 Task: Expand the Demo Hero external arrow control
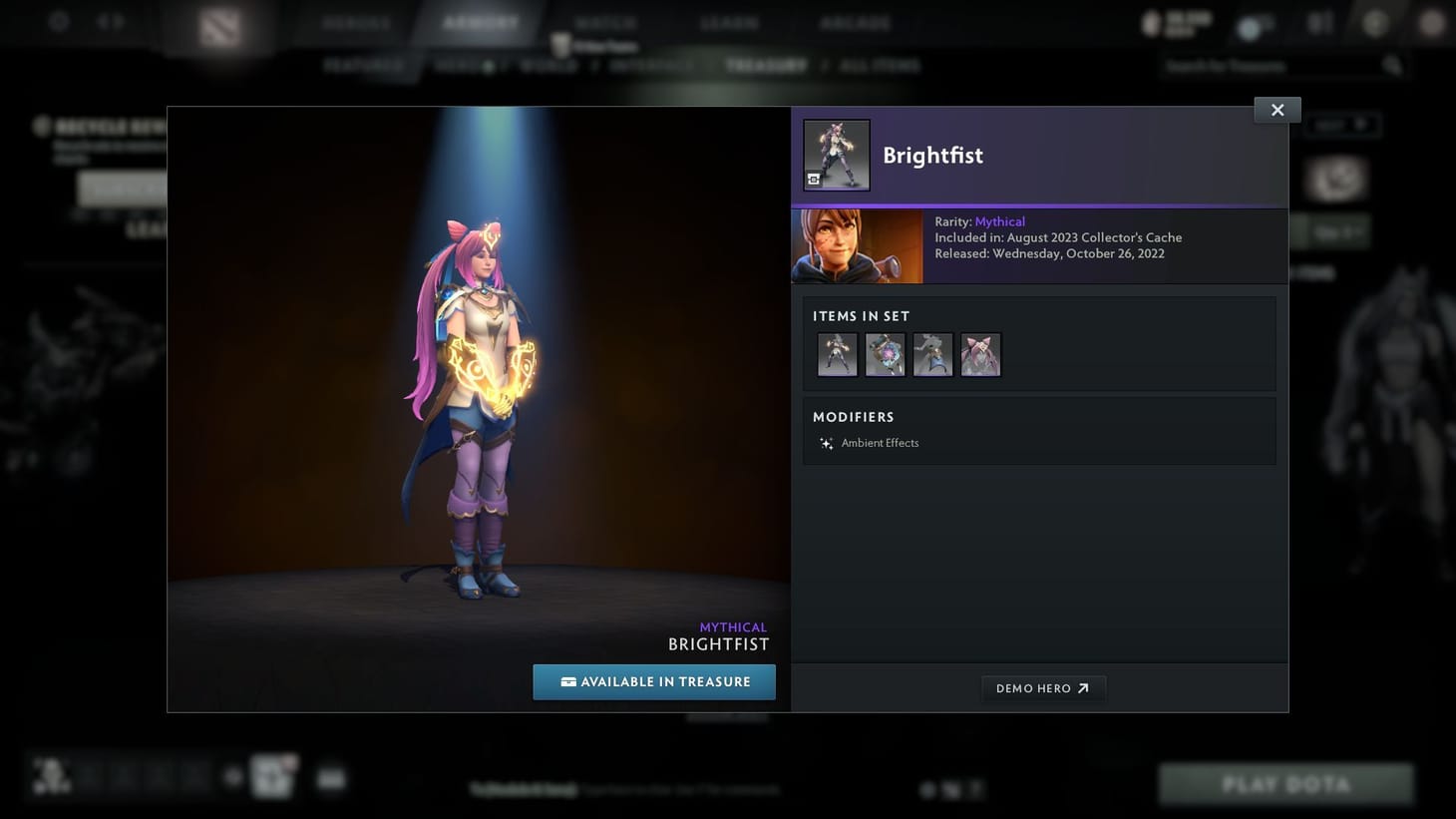click(x=1082, y=687)
